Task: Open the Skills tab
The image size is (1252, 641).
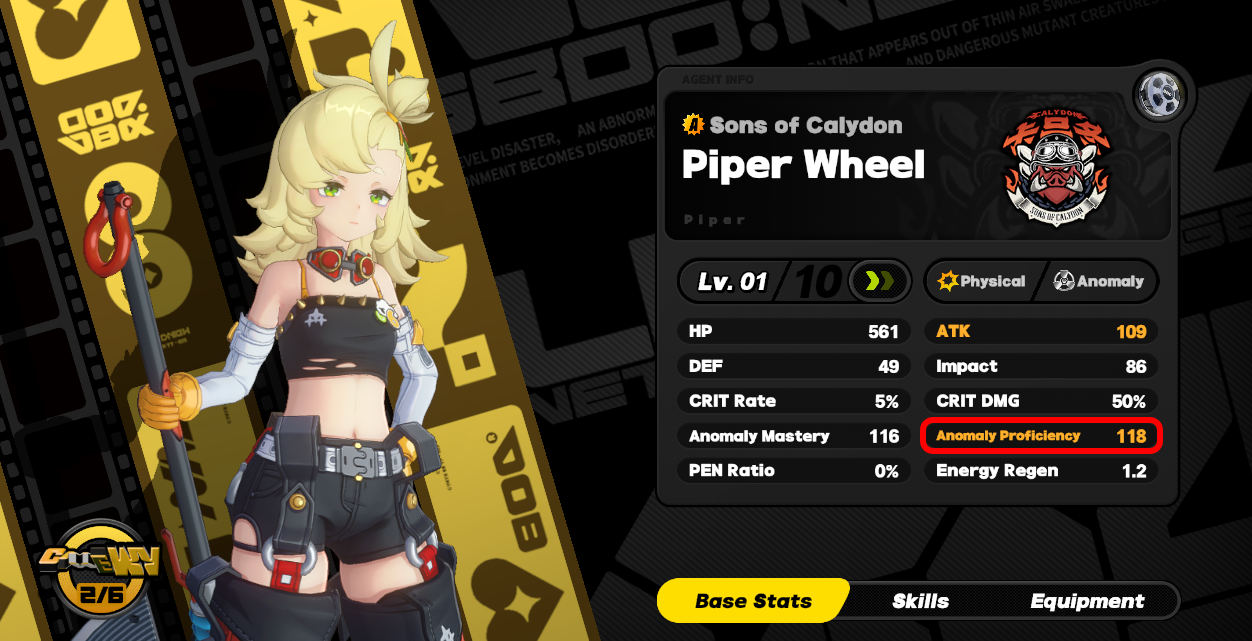Action: point(920,601)
